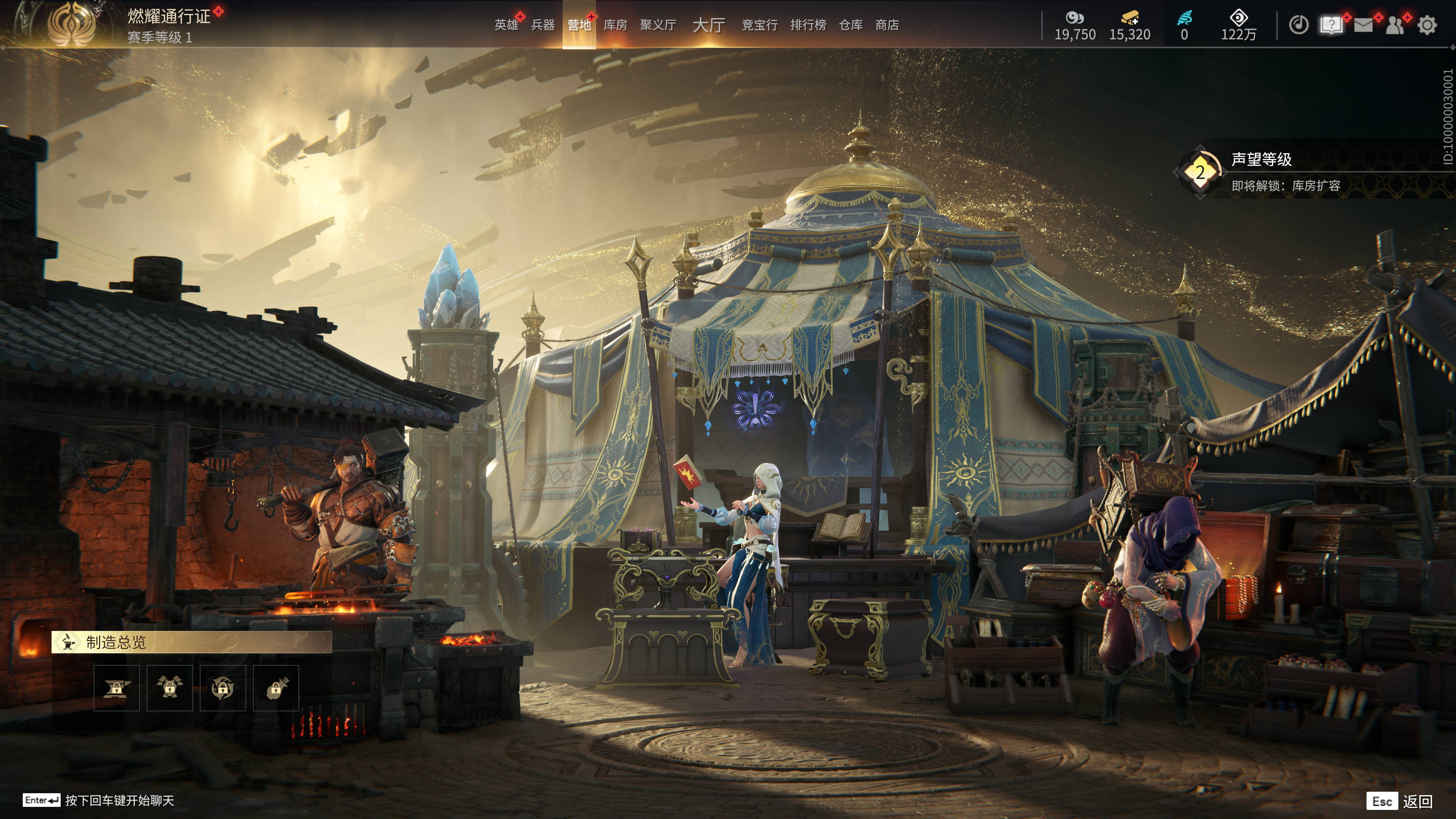Open the 仓库 warehouse tab
The width and height of the screenshot is (1456, 819).
[x=850, y=25]
